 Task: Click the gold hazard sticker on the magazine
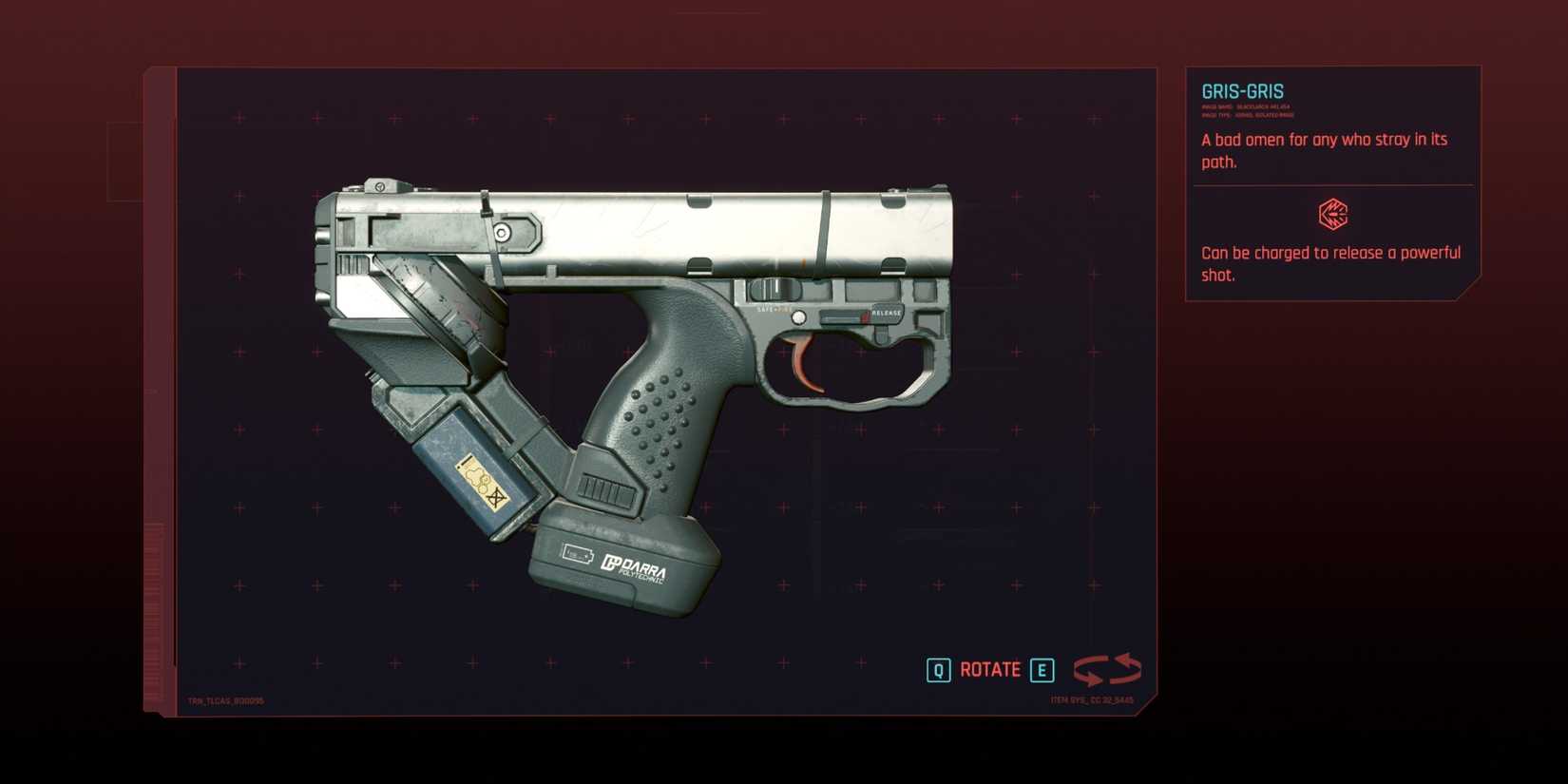[482, 481]
